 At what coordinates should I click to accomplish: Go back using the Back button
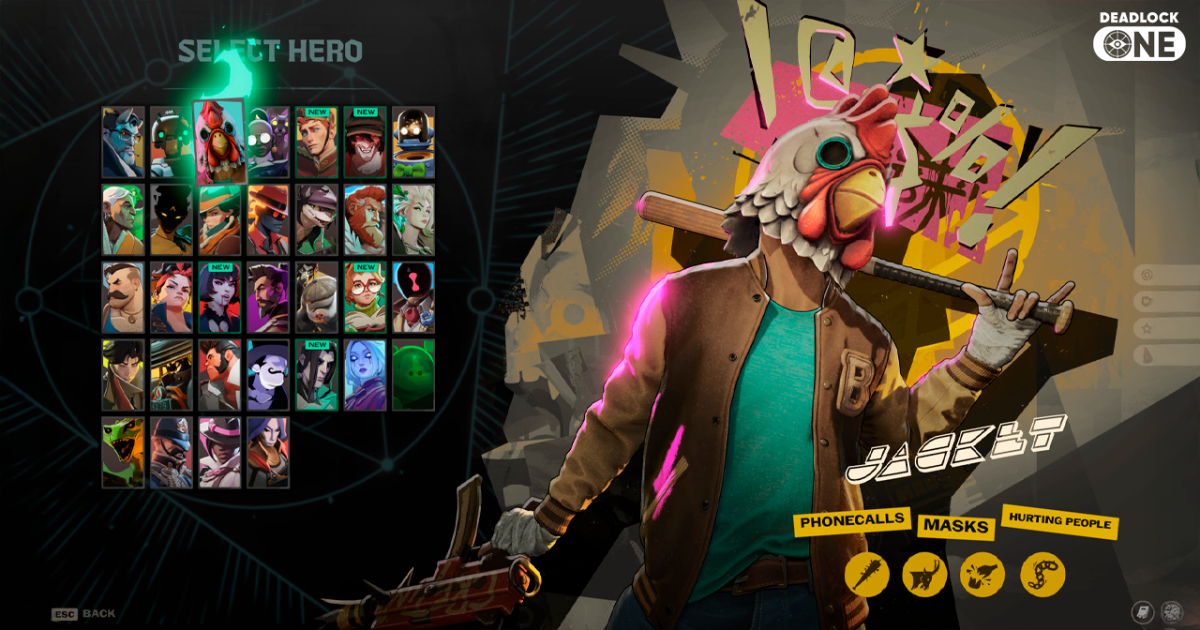tap(85, 613)
